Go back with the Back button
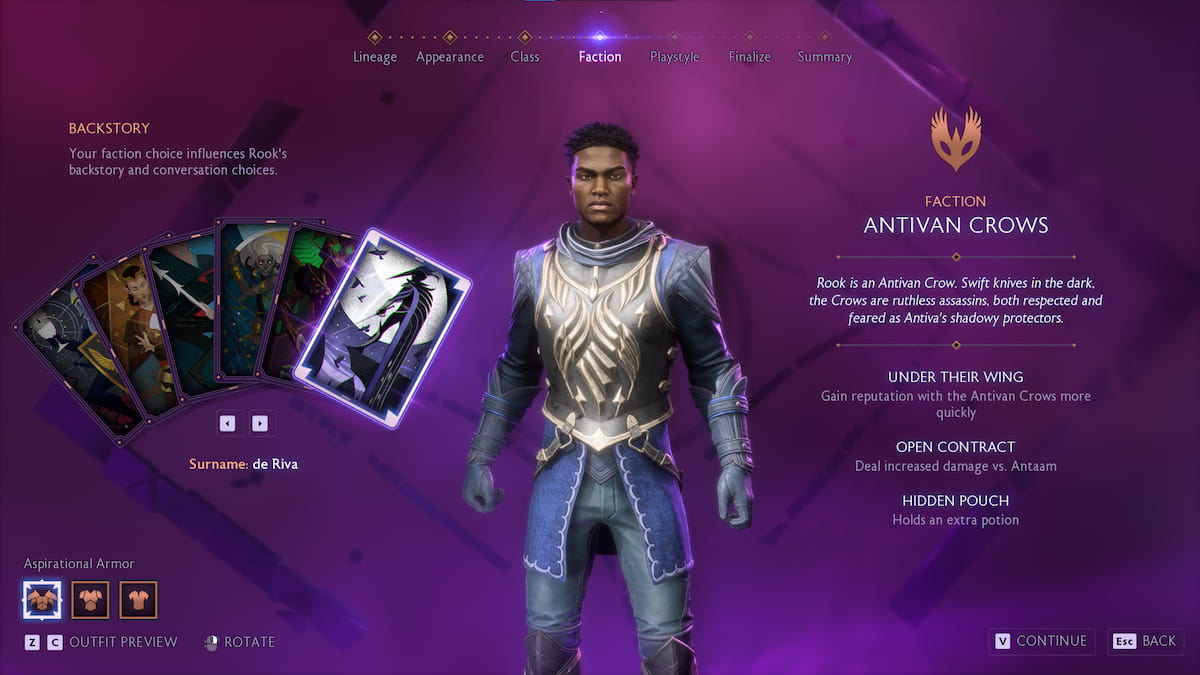The image size is (1200, 675). tap(1146, 641)
